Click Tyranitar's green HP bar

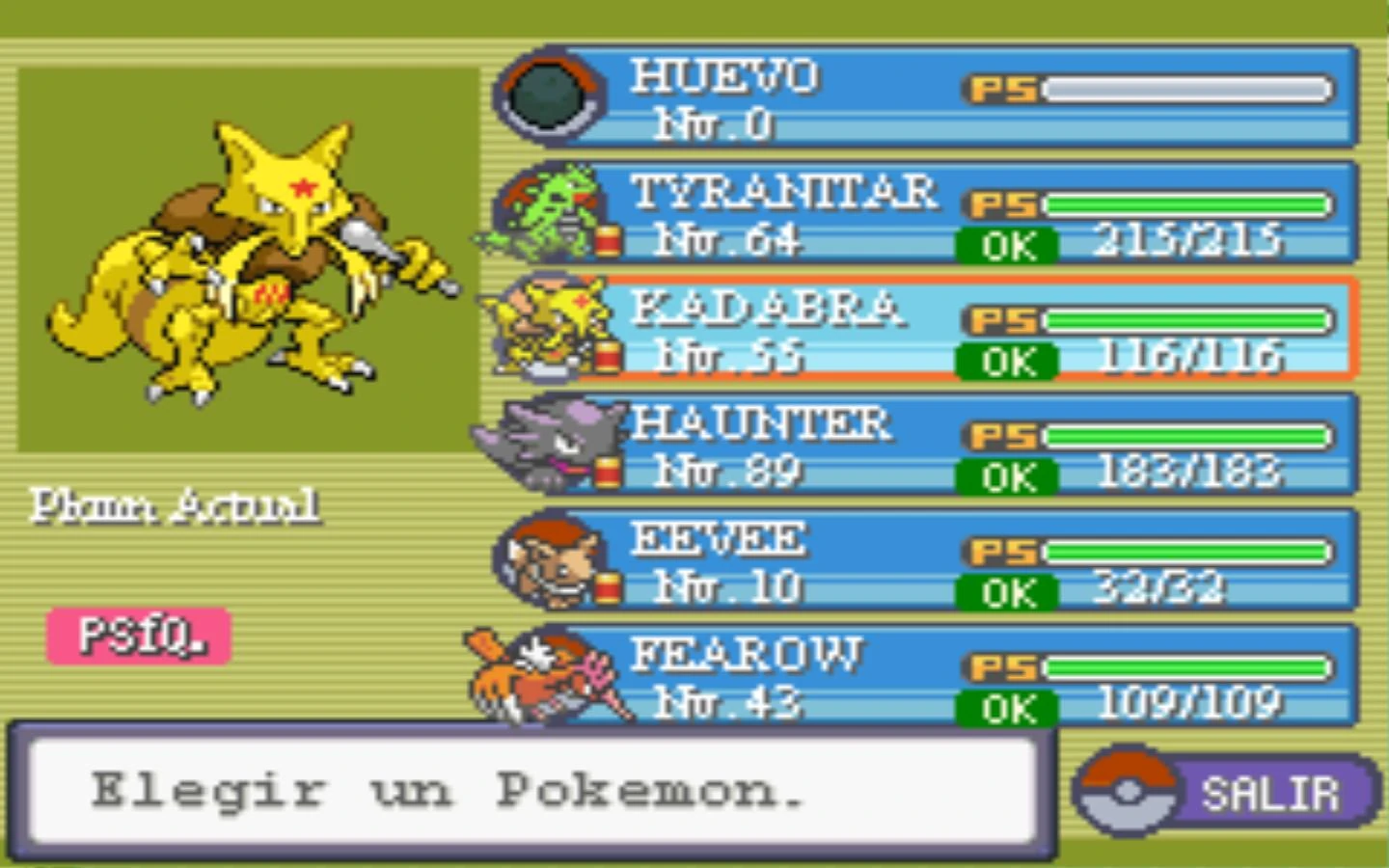[1186, 203]
